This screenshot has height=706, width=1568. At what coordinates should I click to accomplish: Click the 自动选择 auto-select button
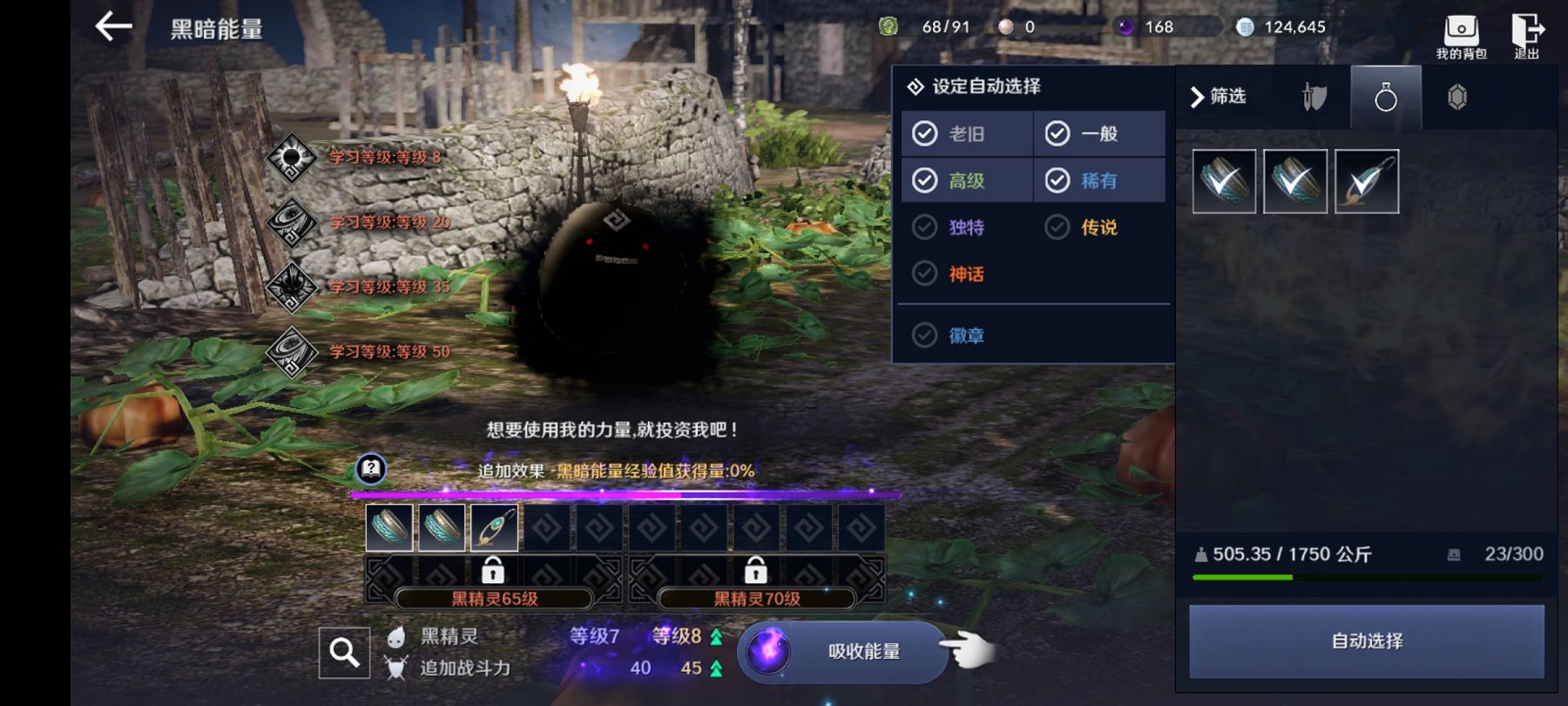(1366, 642)
